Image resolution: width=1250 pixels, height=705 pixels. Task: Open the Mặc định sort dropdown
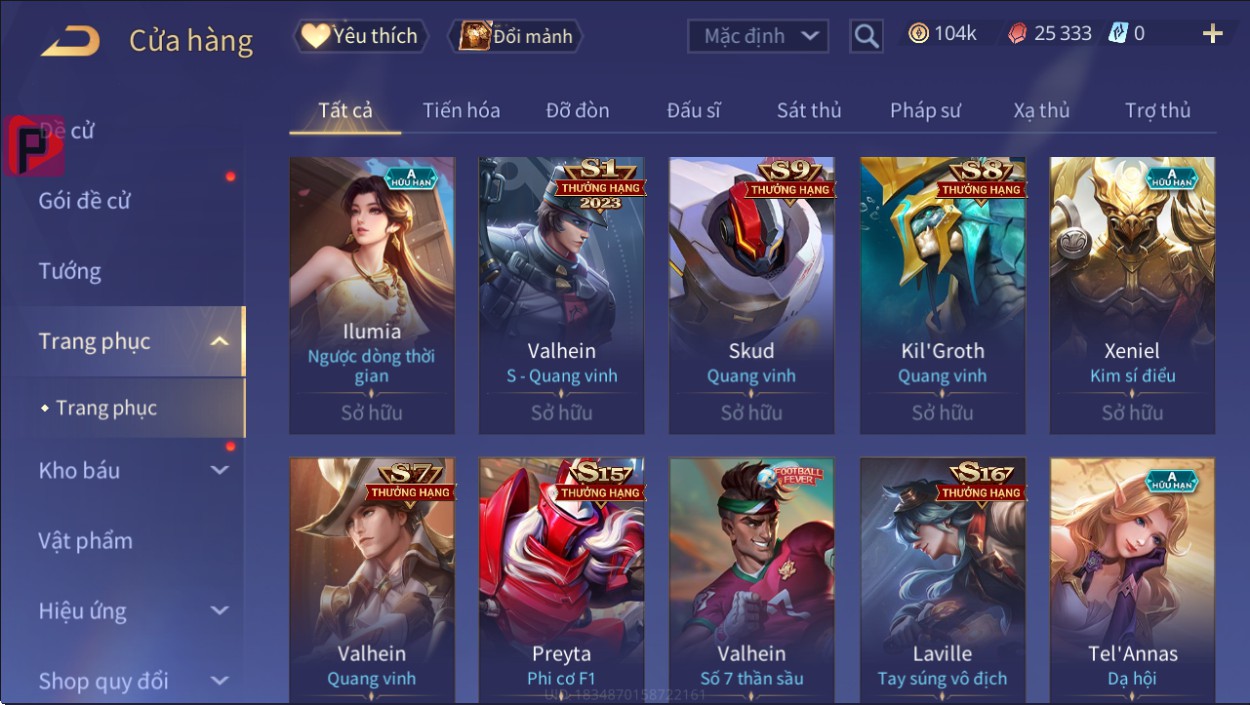pos(758,37)
